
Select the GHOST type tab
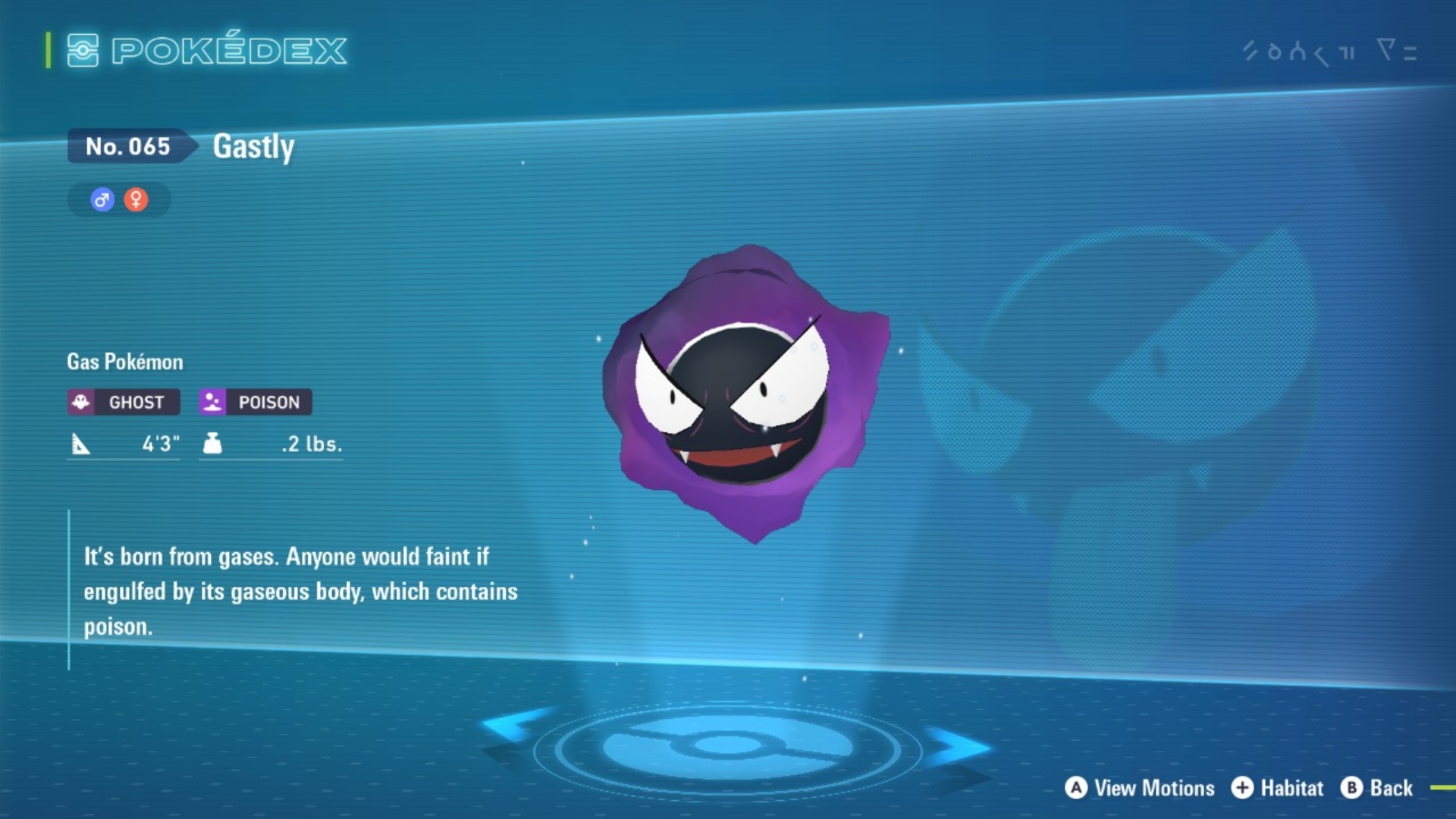click(x=123, y=403)
